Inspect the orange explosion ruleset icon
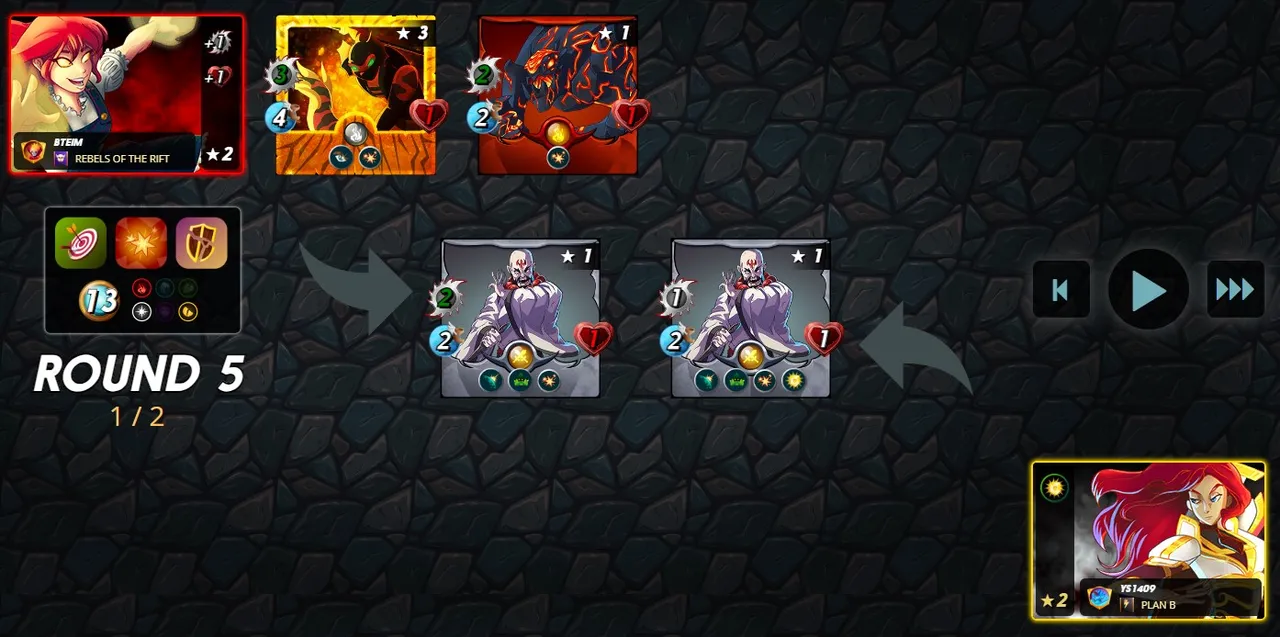 point(141,243)
